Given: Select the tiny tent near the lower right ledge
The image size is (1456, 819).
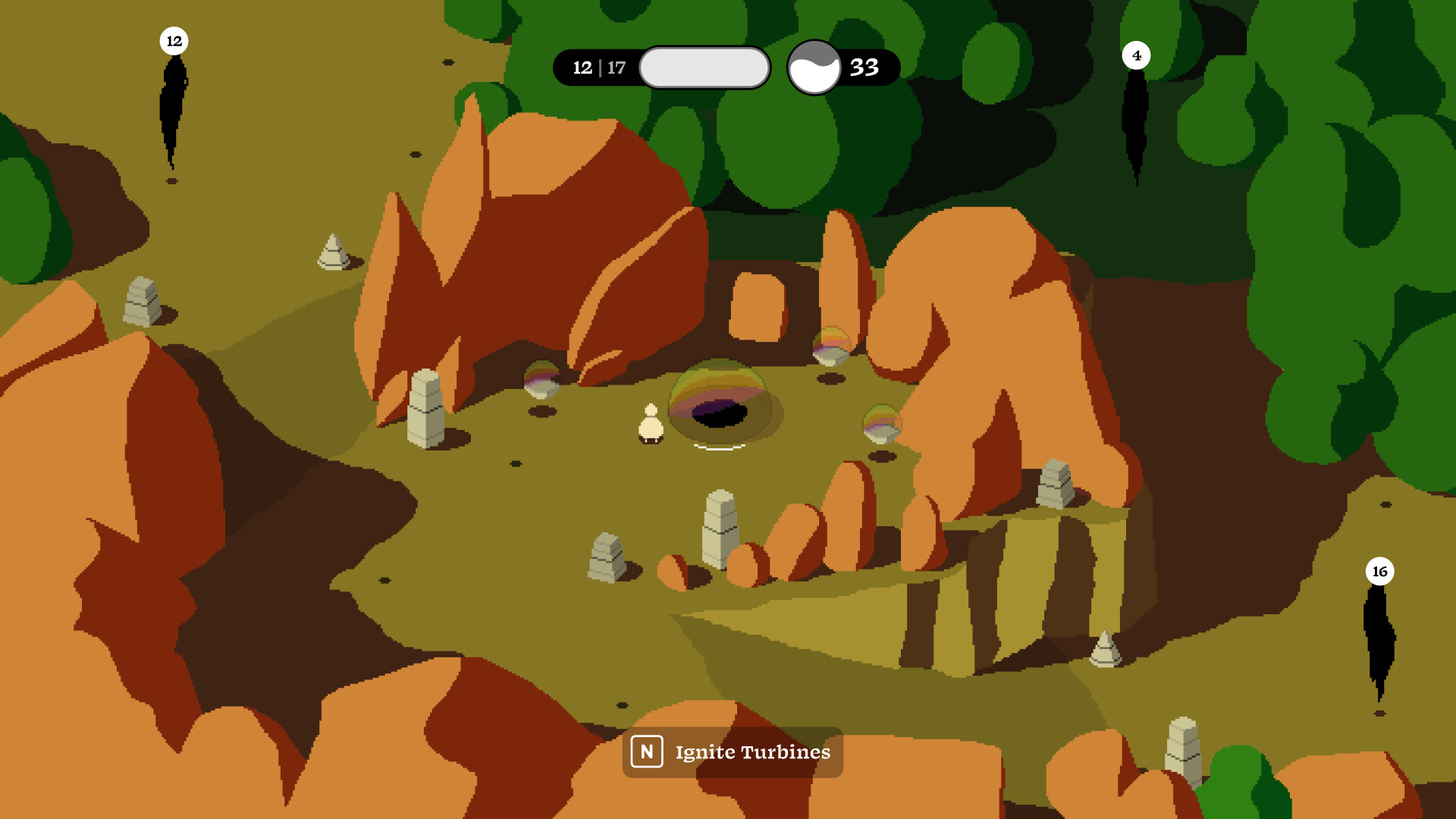Looking at the screenshot, I should click(x=1106, y=651).
